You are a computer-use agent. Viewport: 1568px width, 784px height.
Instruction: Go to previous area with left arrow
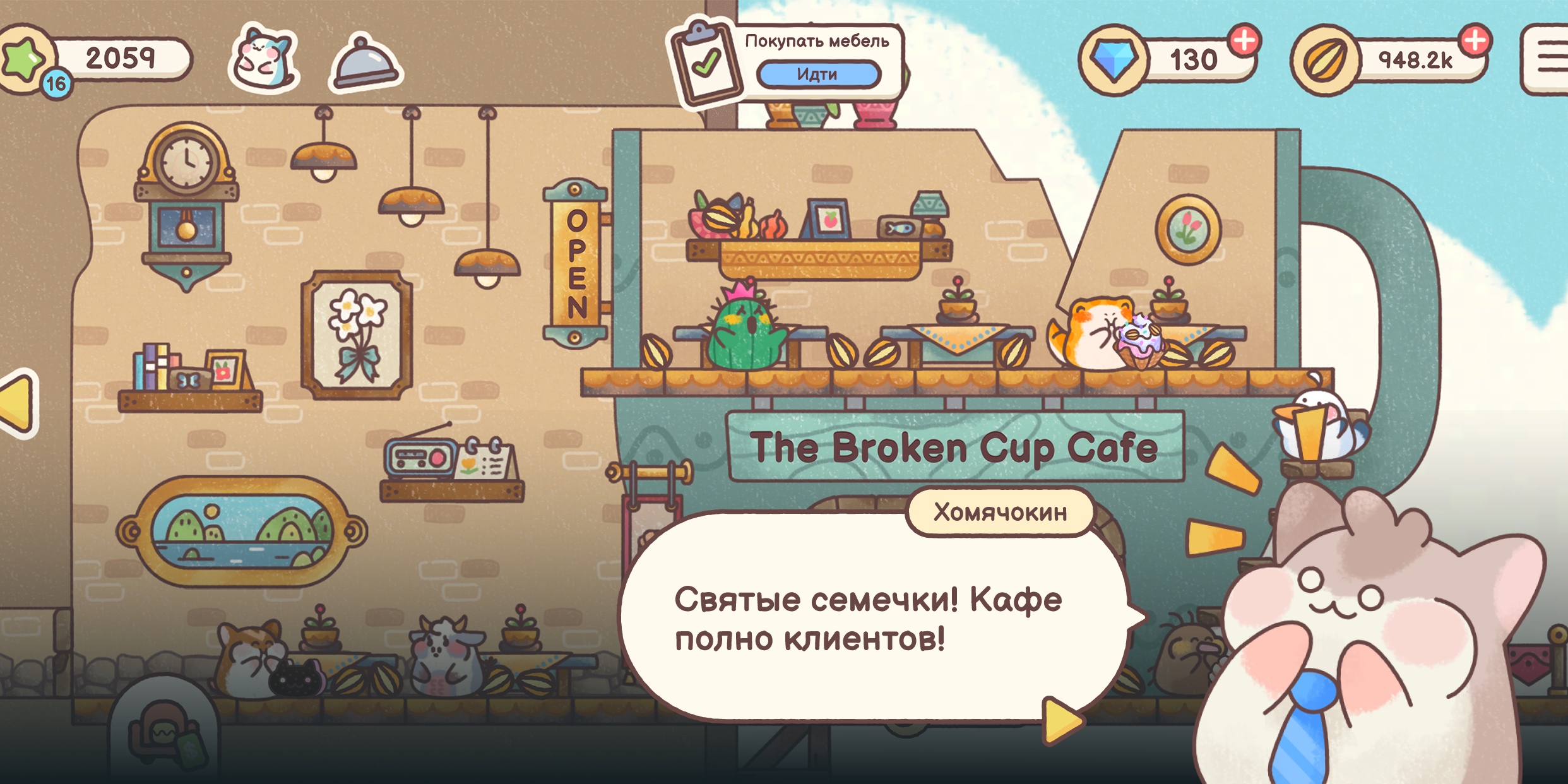click(18, 403)
